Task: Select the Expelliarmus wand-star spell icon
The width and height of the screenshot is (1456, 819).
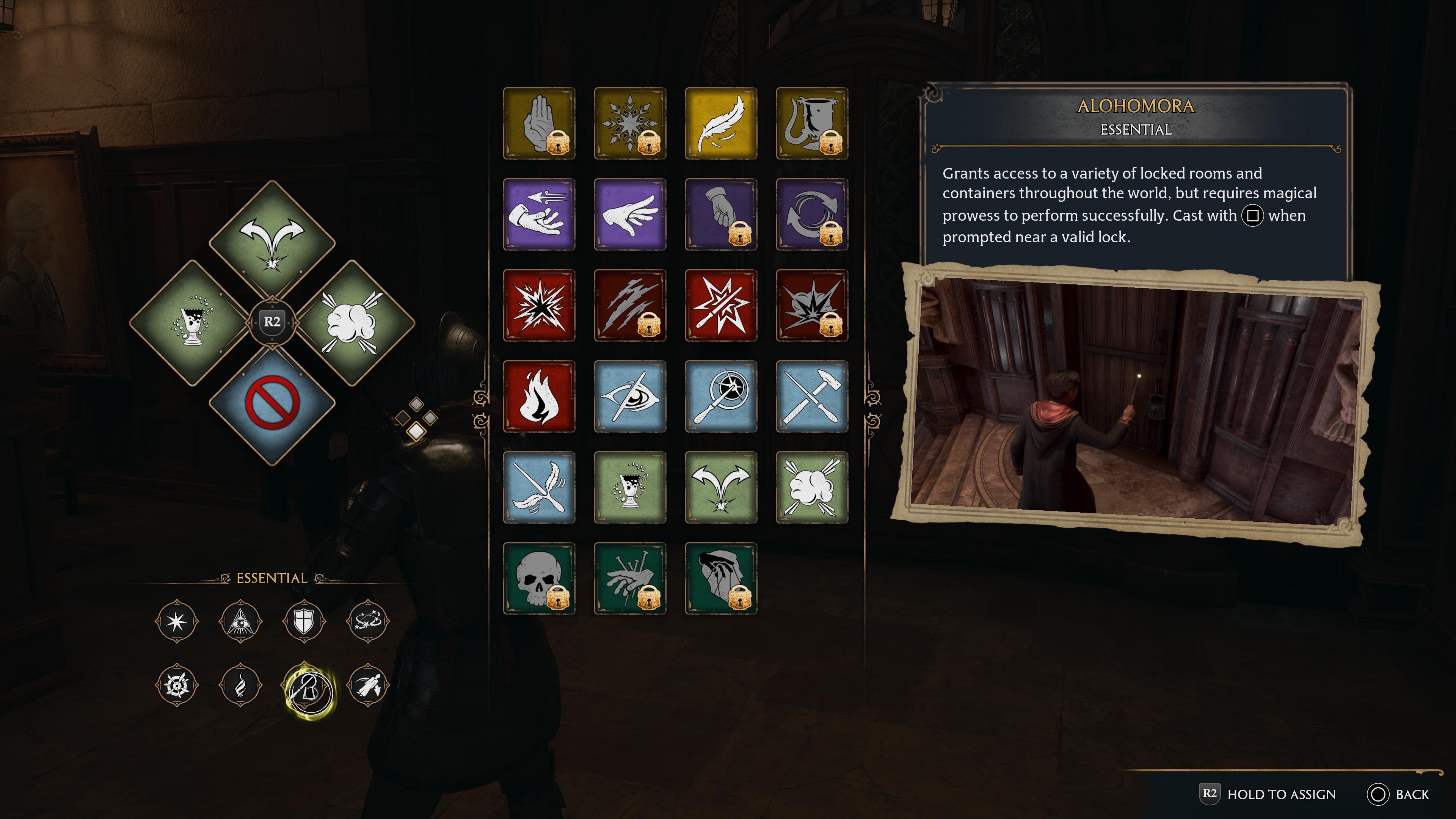Action: pos(721,305)
